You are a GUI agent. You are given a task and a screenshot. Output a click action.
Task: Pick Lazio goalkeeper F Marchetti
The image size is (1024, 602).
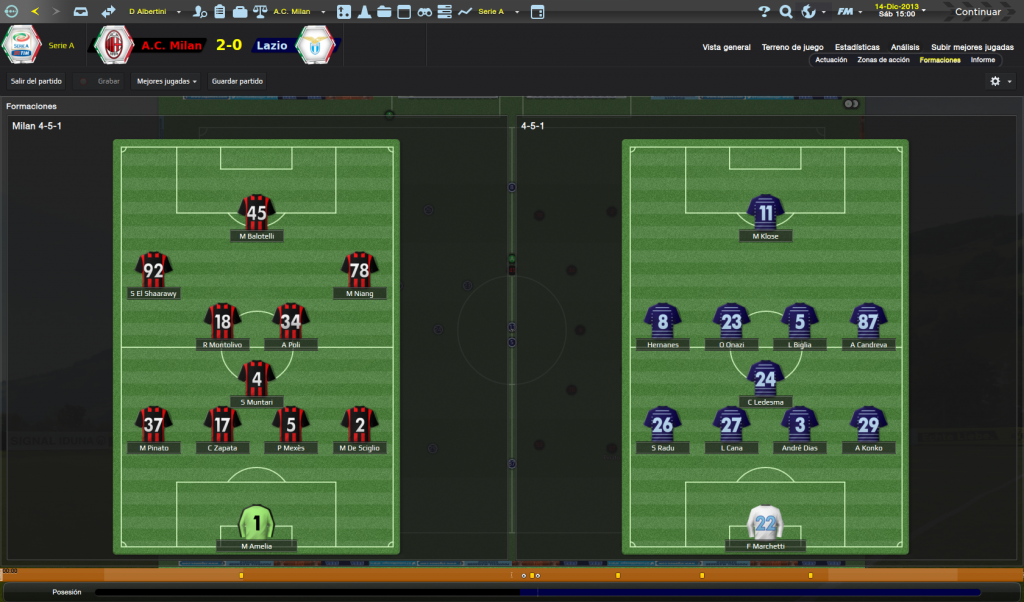pos(766,522)
